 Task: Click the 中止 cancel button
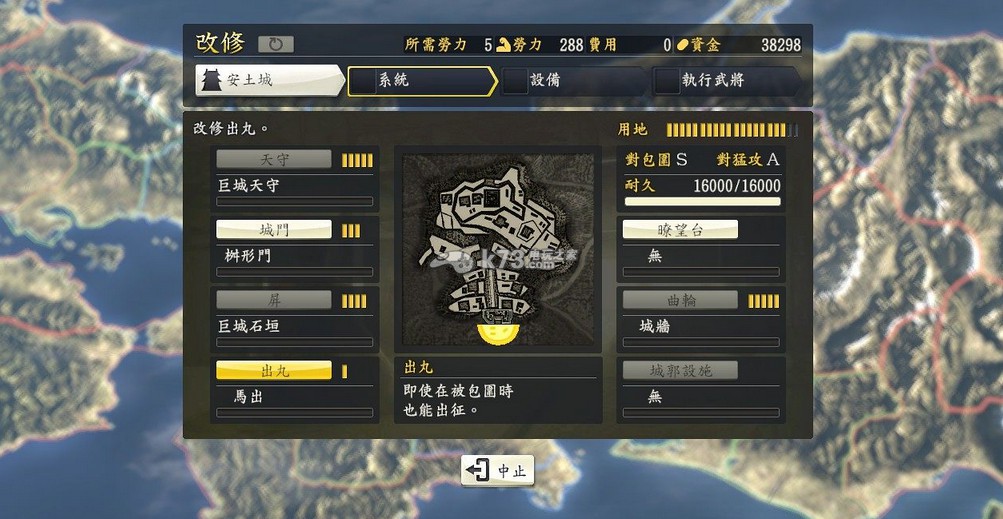tap(497, 470)
